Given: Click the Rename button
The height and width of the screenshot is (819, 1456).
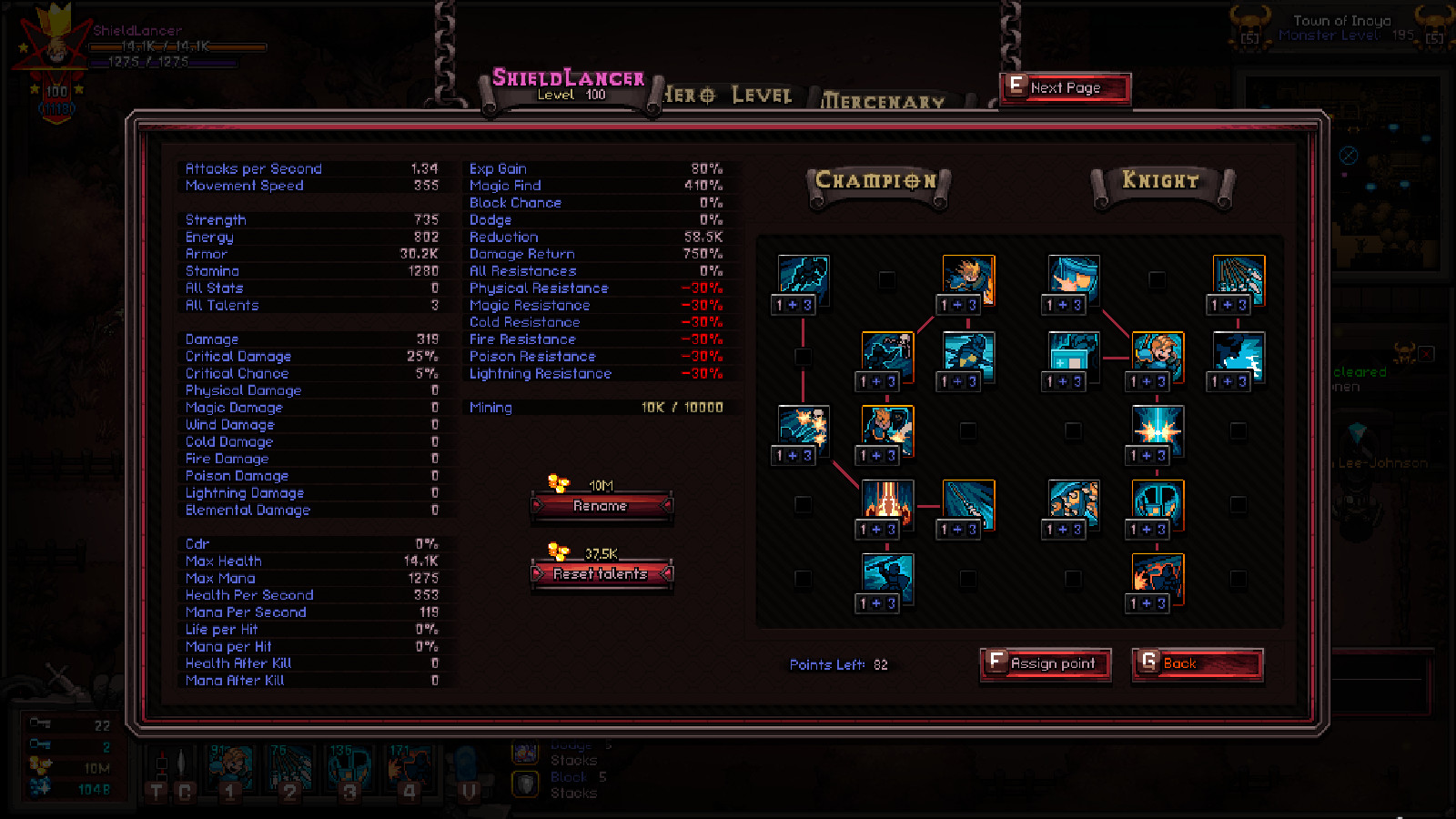Looking at the screenshot, I should click(x=602, y=506).
